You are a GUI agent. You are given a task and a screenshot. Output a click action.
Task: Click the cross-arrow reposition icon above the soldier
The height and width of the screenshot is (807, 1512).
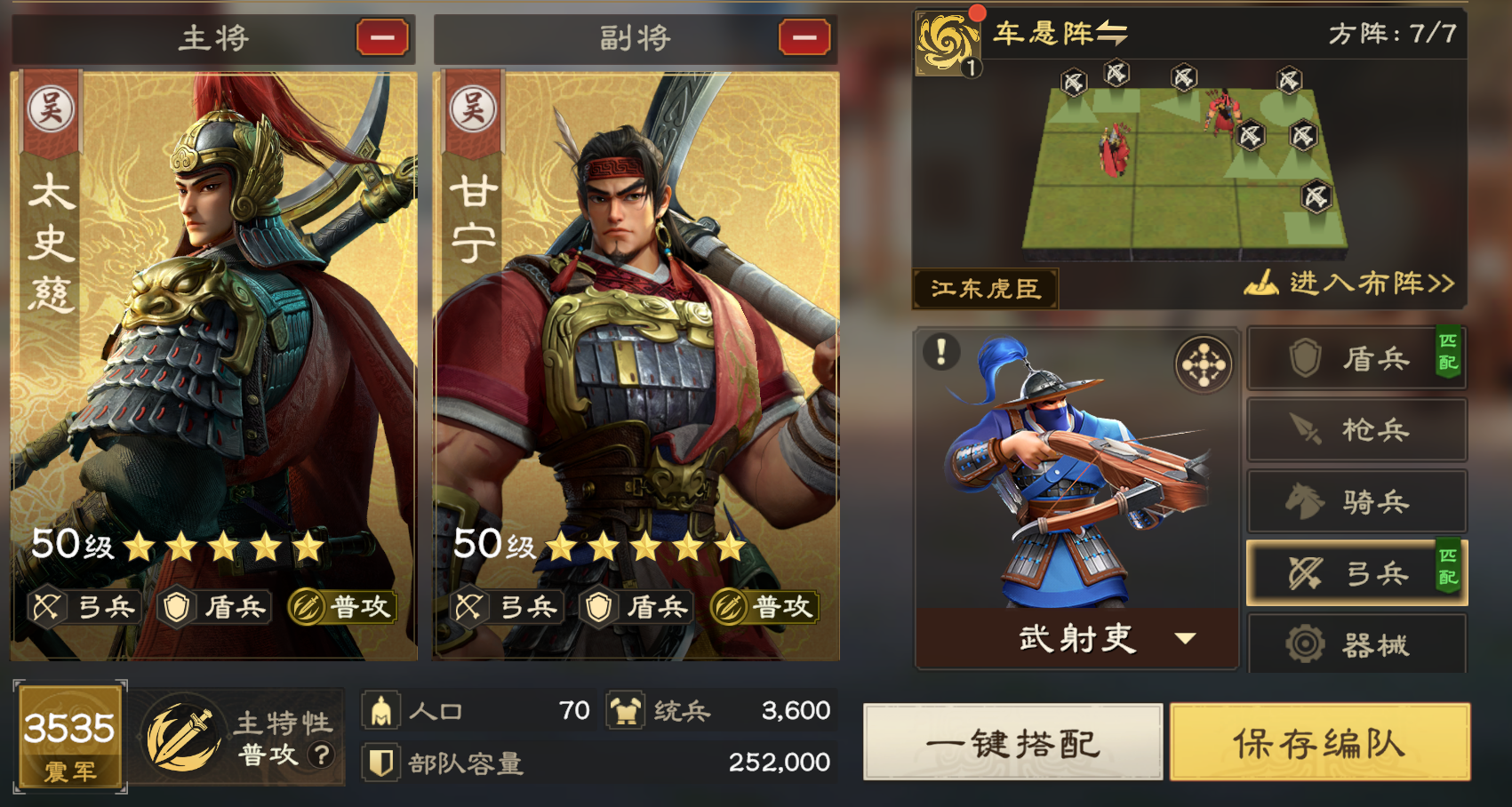[1205, 364]
